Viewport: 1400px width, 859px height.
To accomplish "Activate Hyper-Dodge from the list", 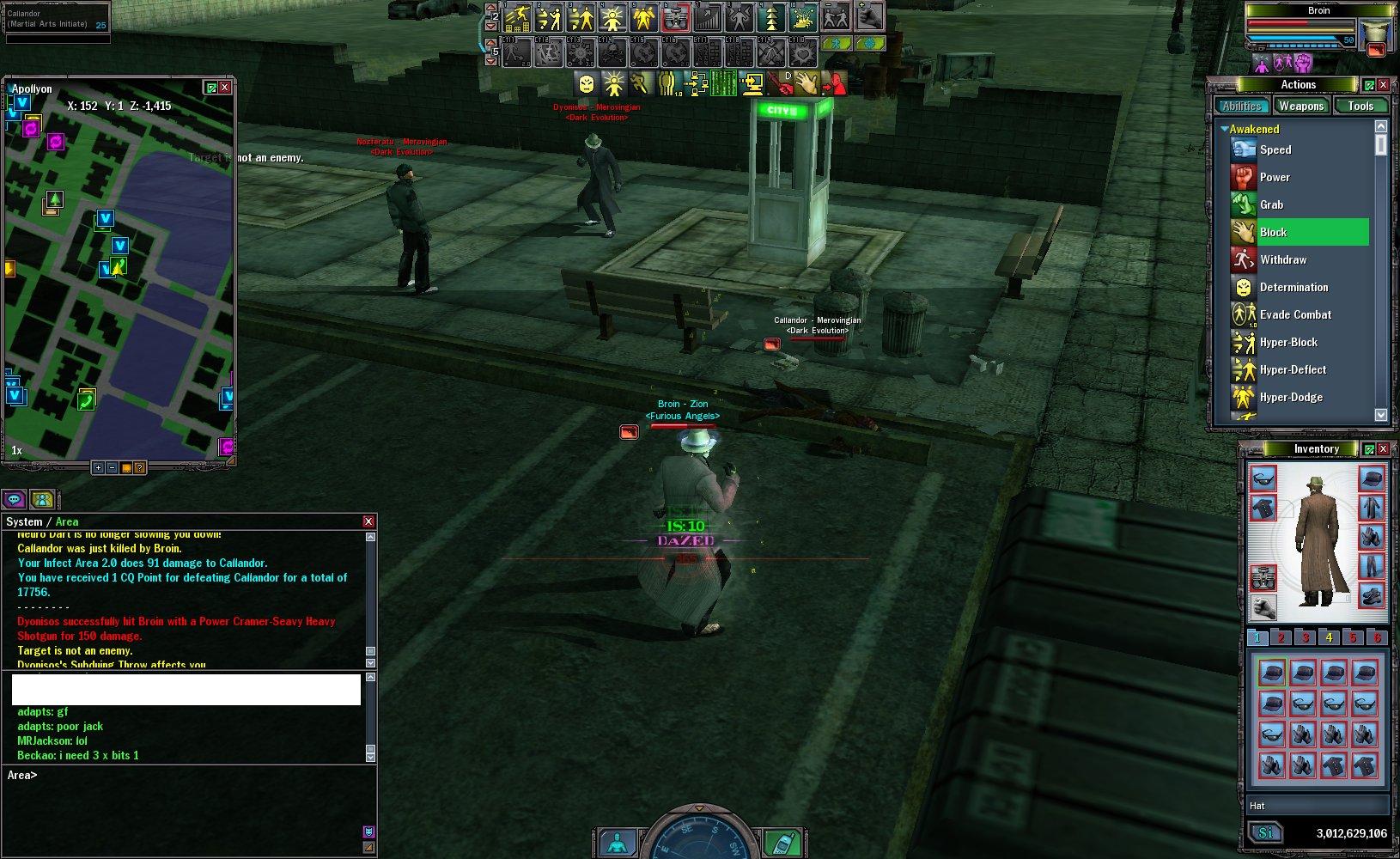I will (1290, 397).
